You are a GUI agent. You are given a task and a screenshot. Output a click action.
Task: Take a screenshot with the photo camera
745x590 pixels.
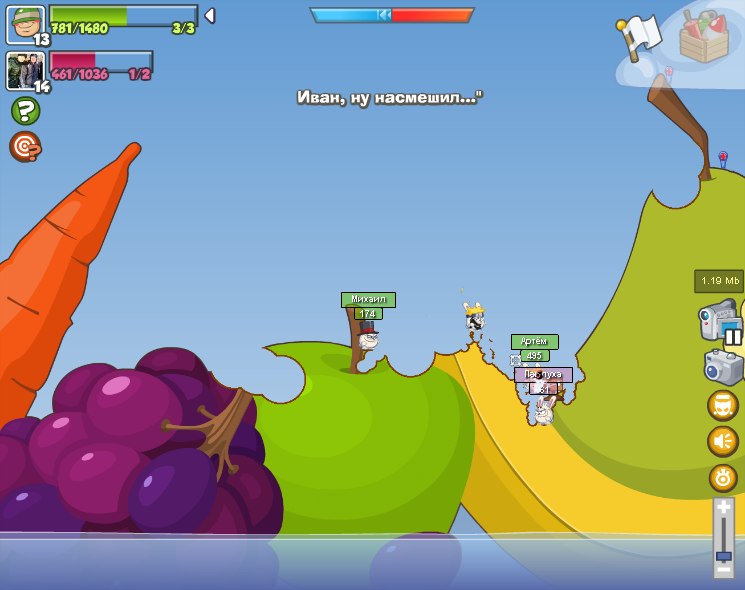pyautogui.click(x=722, y=368)
